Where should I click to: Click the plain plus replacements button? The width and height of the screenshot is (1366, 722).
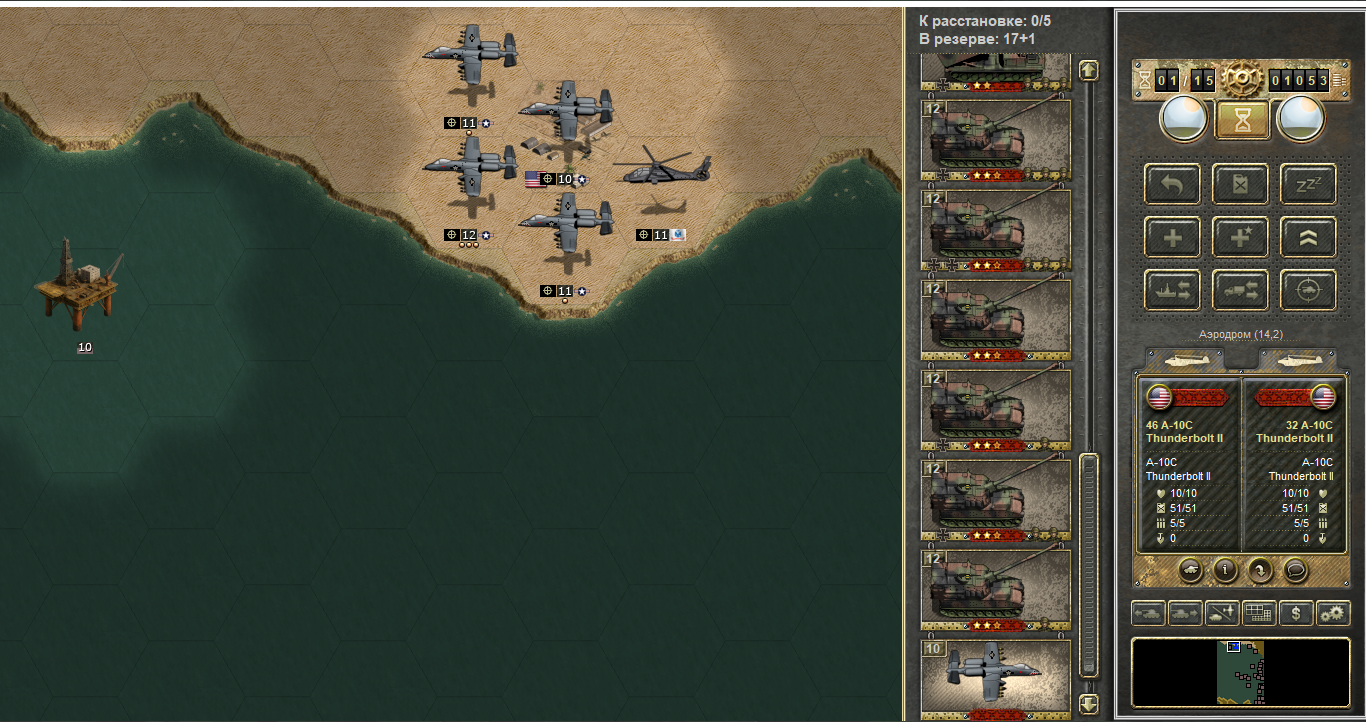[1172, 237]
